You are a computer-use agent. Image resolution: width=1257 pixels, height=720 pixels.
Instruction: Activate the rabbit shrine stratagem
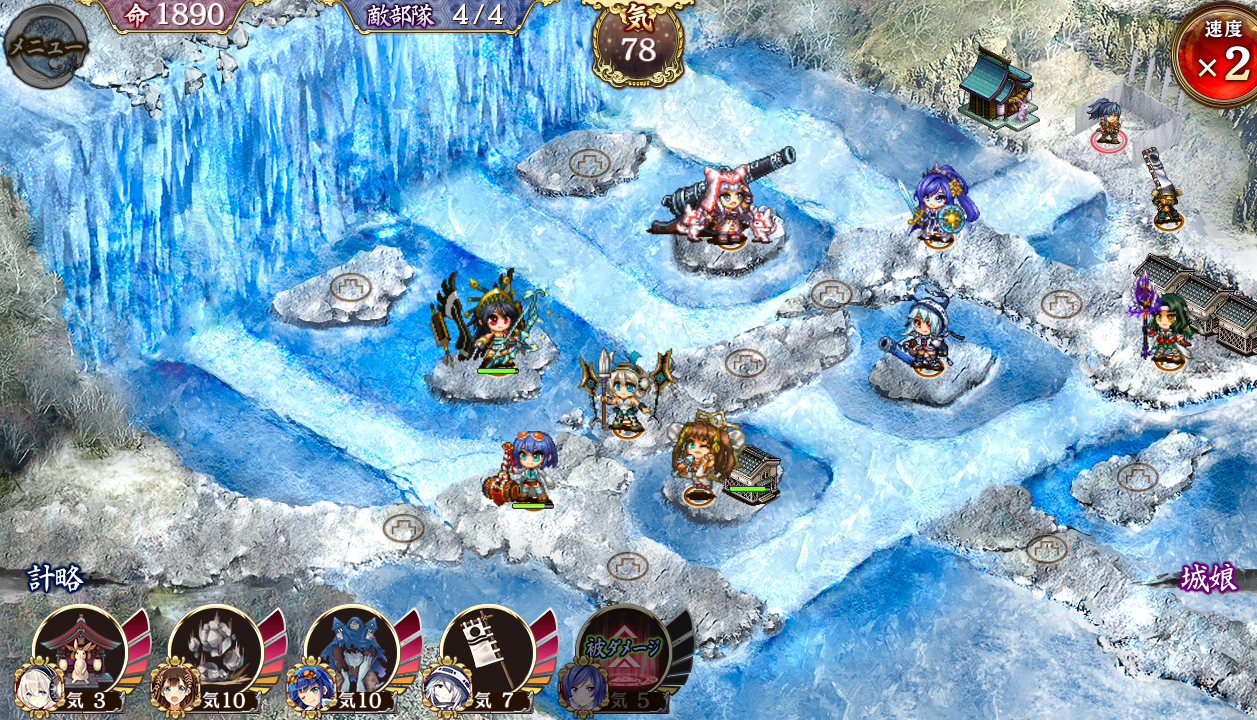tap(80, 650)
